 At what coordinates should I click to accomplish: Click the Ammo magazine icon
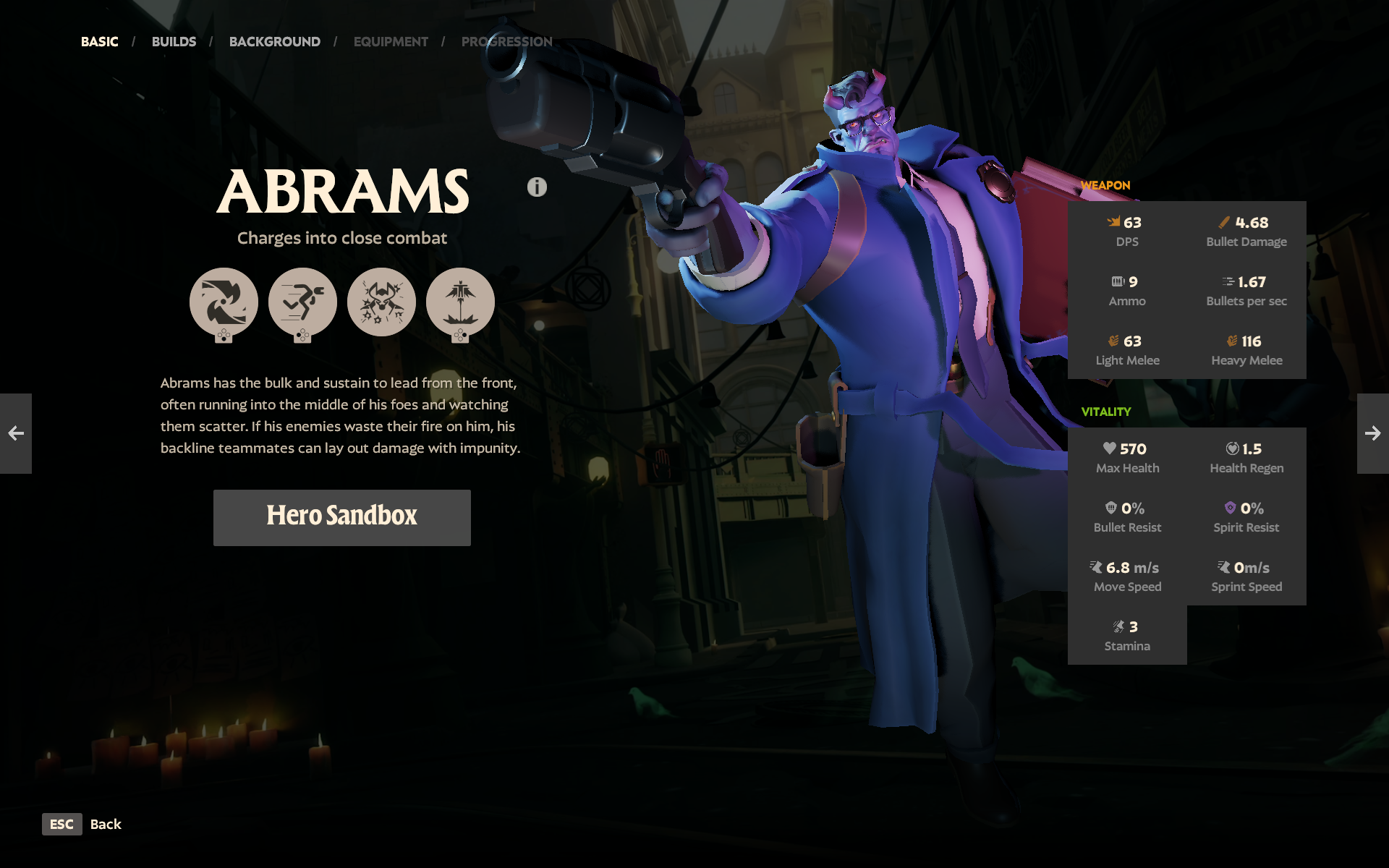pyautogui.click(x=1116, y=282)
